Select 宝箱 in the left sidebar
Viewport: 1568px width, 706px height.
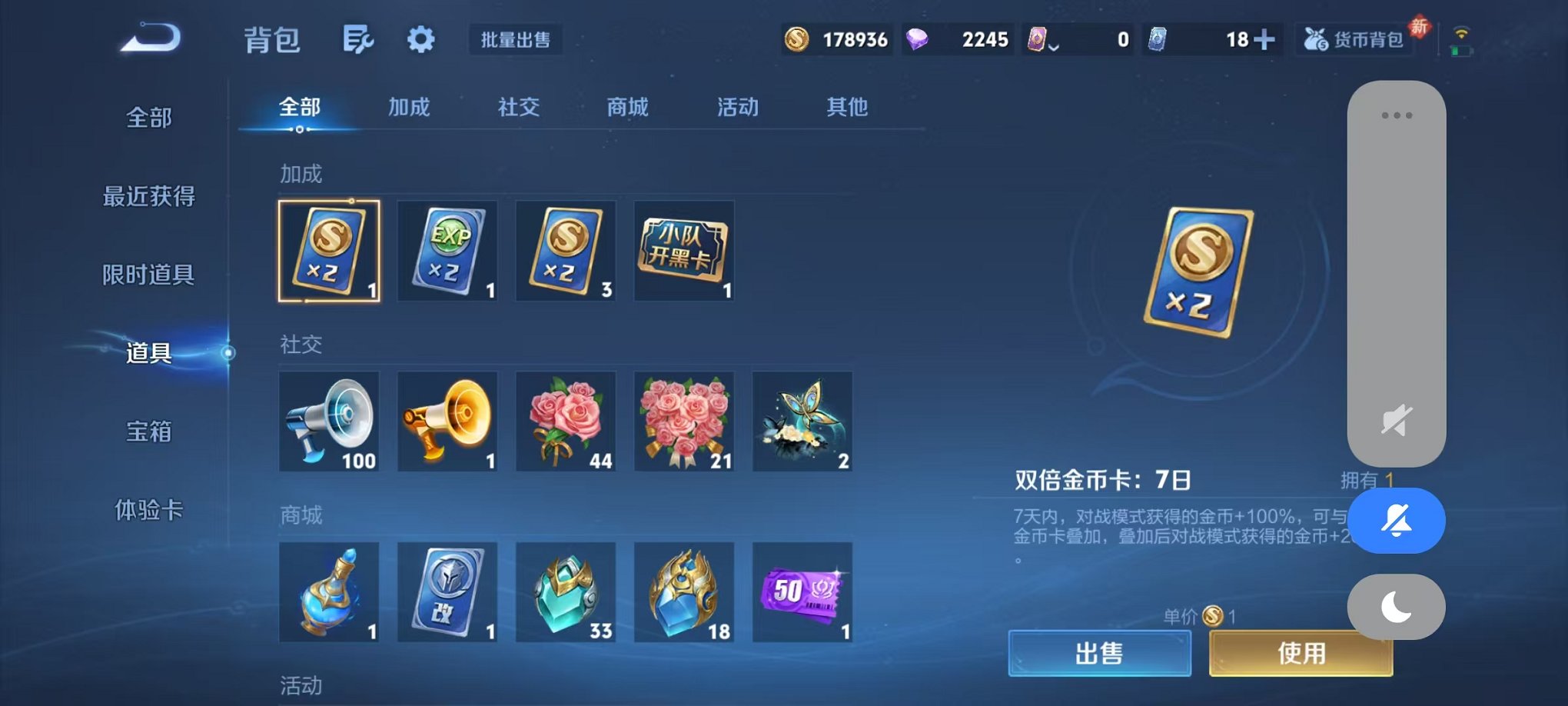(148, 433)
